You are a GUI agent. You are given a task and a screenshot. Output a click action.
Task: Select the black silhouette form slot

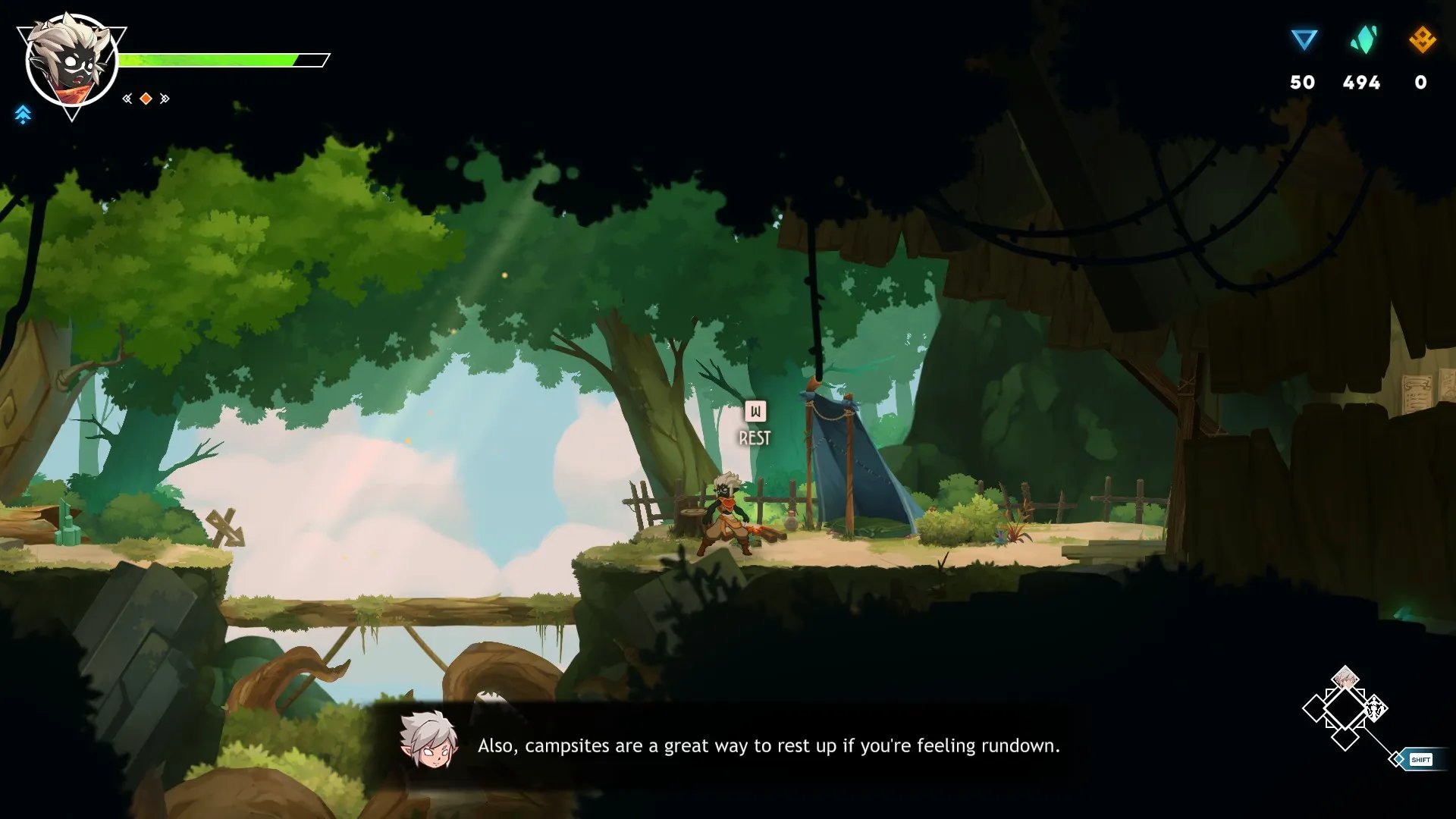click(x=1375, y=709)
